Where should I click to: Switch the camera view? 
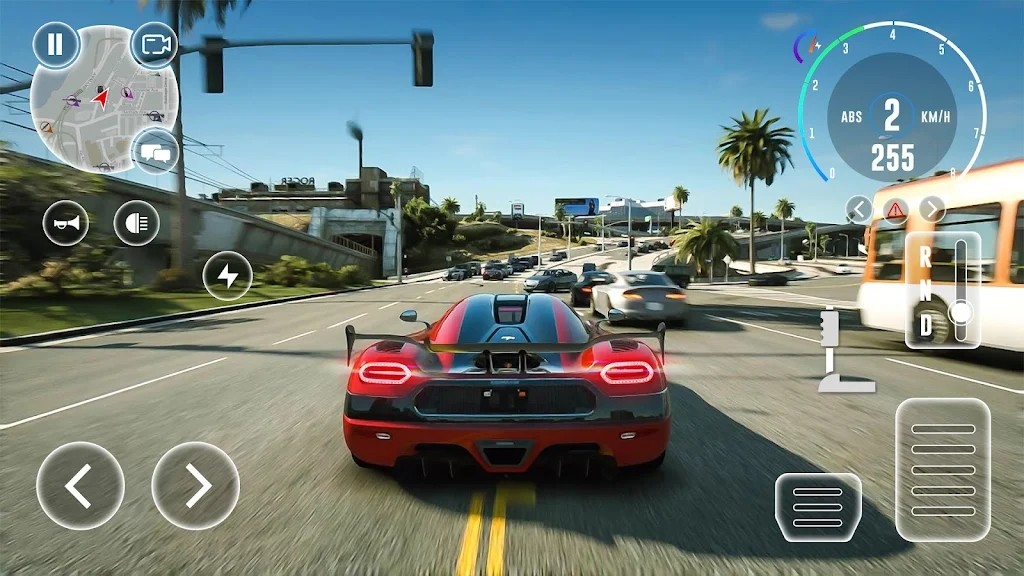pos(155,45)
